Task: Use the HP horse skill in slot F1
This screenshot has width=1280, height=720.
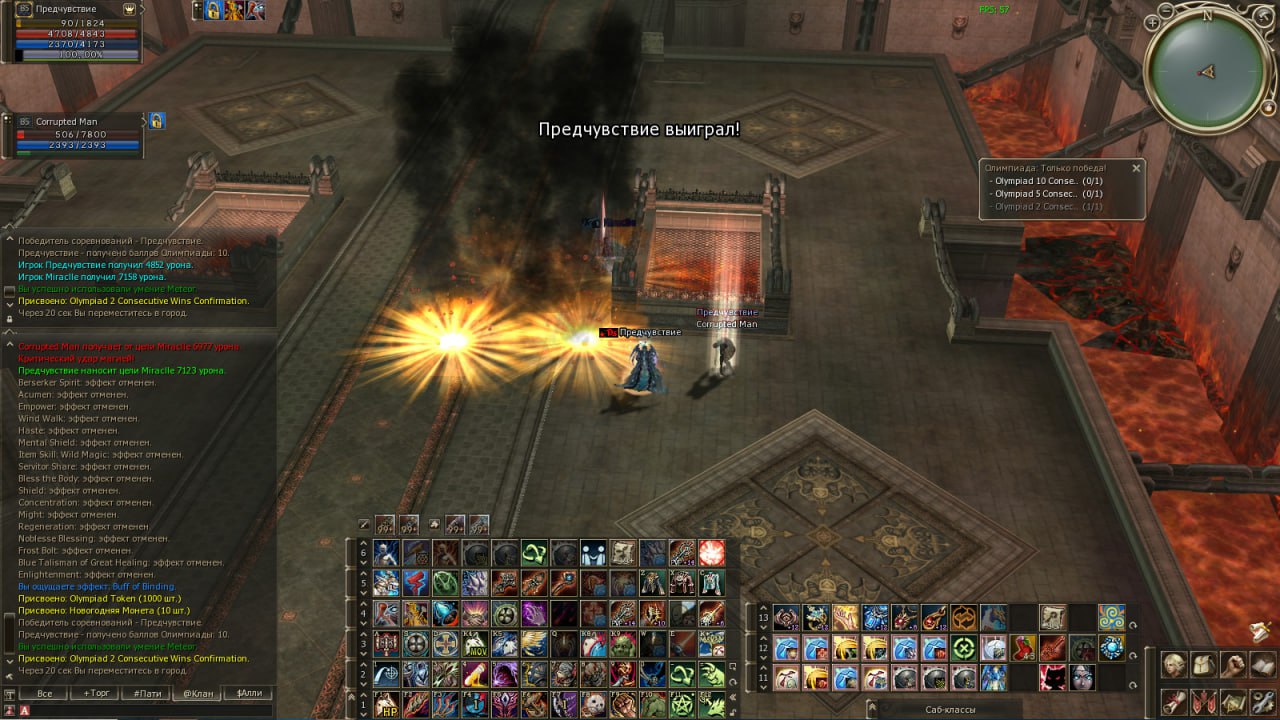Action: 386,705
